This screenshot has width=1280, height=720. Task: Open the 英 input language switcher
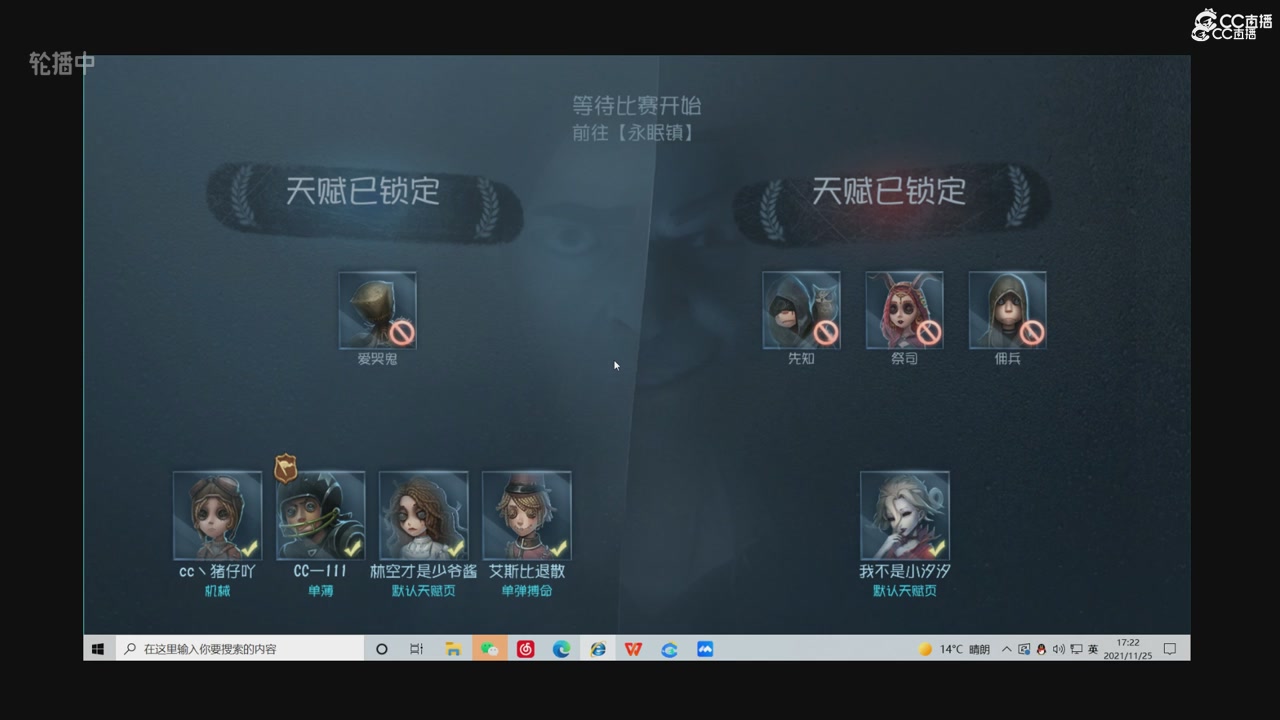[x=1094, y=648]
